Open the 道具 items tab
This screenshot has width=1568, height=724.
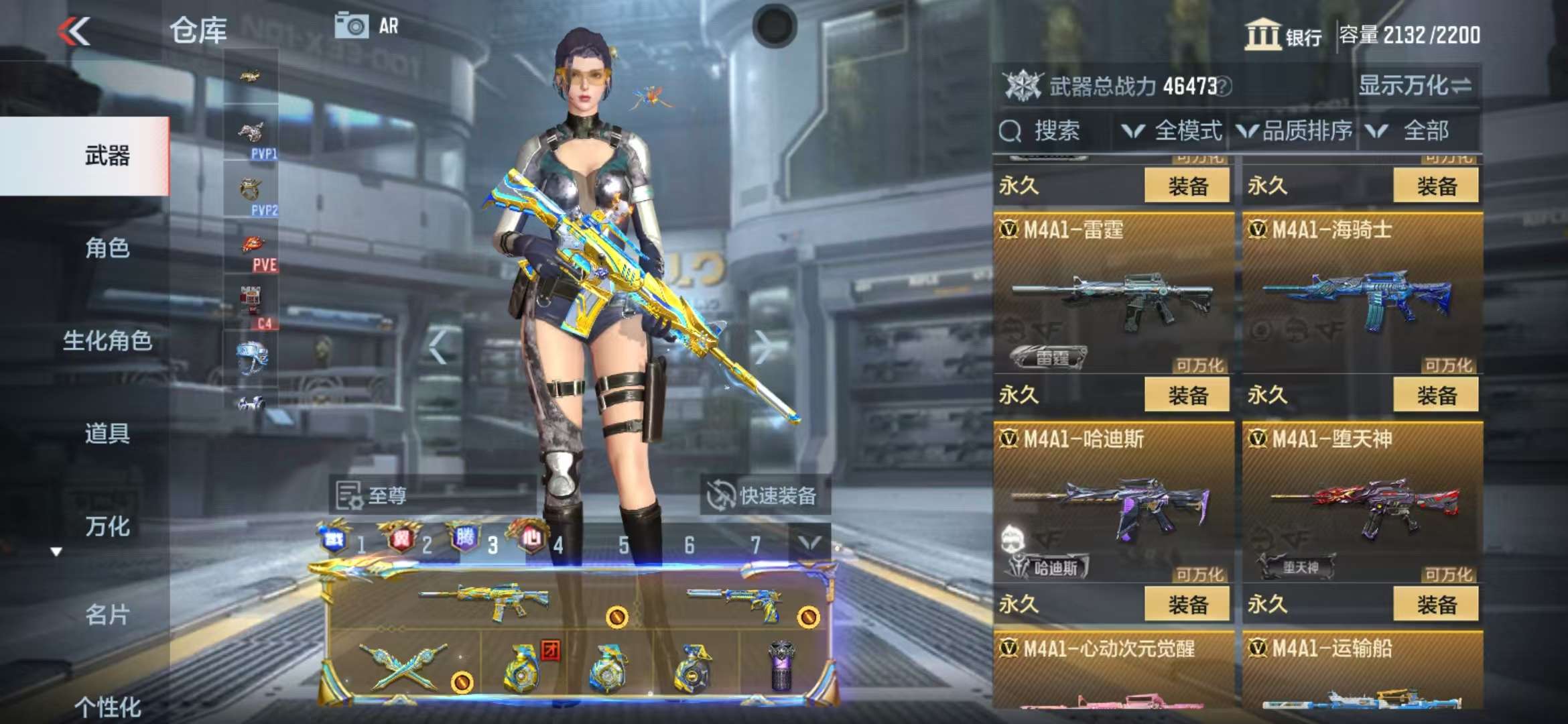(107, 433)
